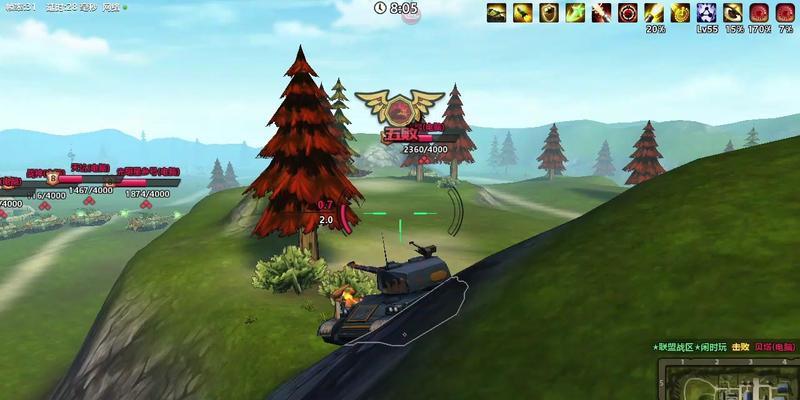
Task: Click the red orb icon showing 170%
Action: coord(759,13)
